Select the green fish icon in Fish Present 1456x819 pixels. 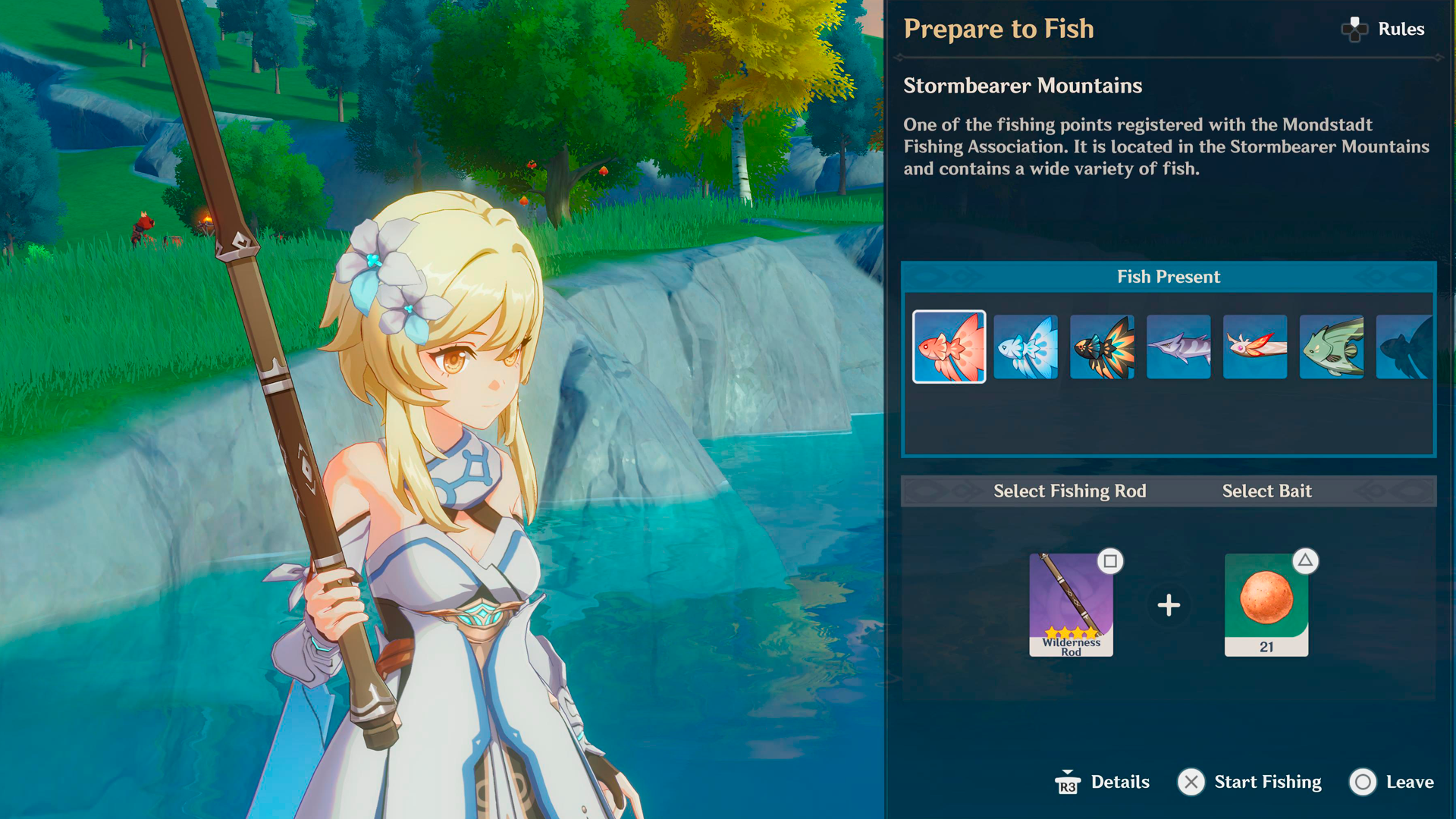(1331, 347)
